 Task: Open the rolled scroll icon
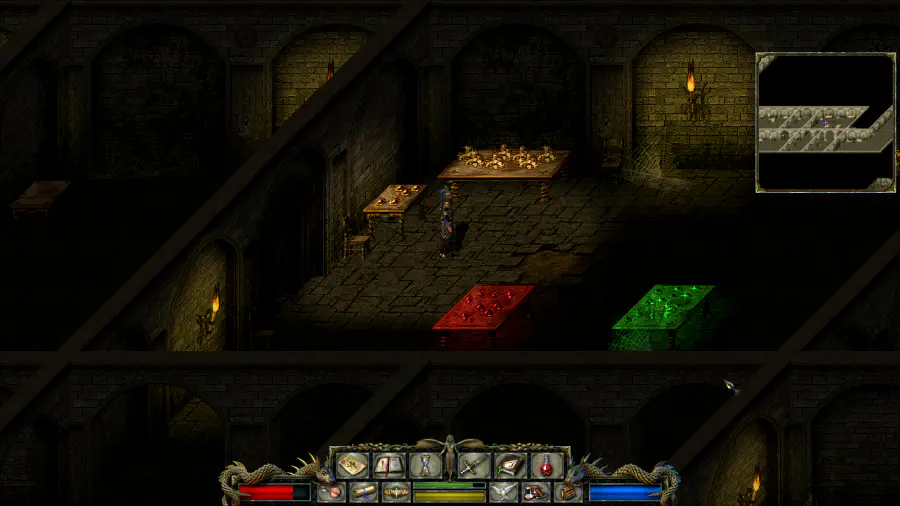(363, 492)
